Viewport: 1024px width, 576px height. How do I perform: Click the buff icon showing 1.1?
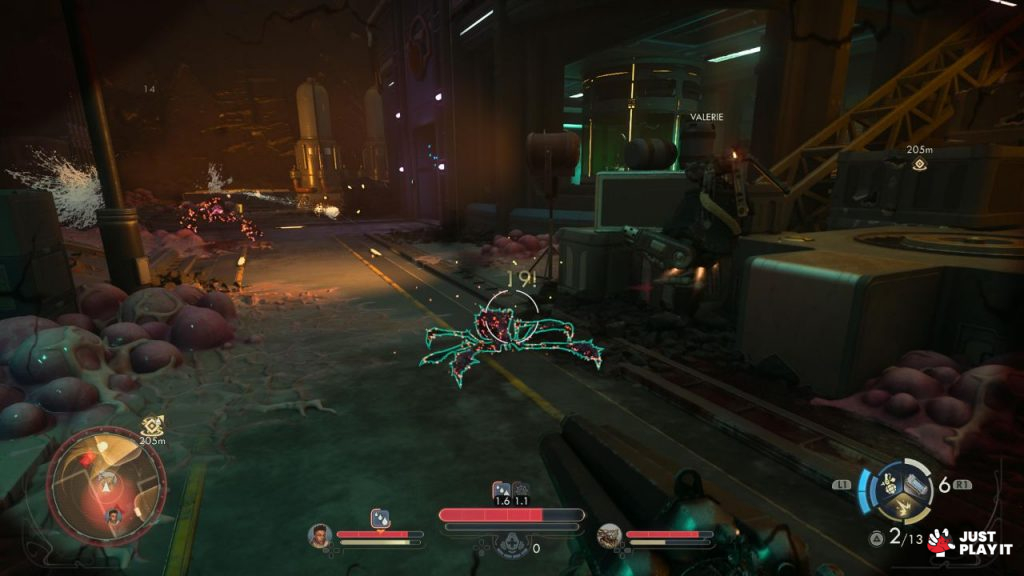(x=520, y=489)
